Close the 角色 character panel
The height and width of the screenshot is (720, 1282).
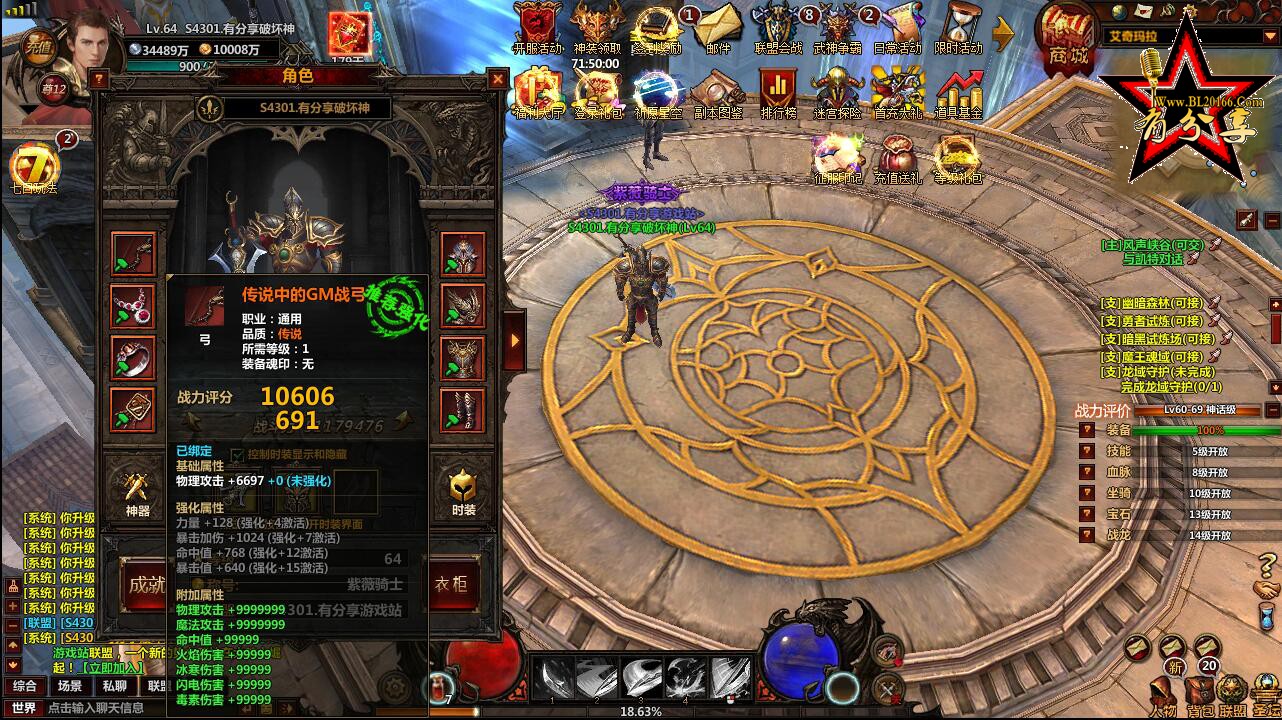tap(497, 78)
